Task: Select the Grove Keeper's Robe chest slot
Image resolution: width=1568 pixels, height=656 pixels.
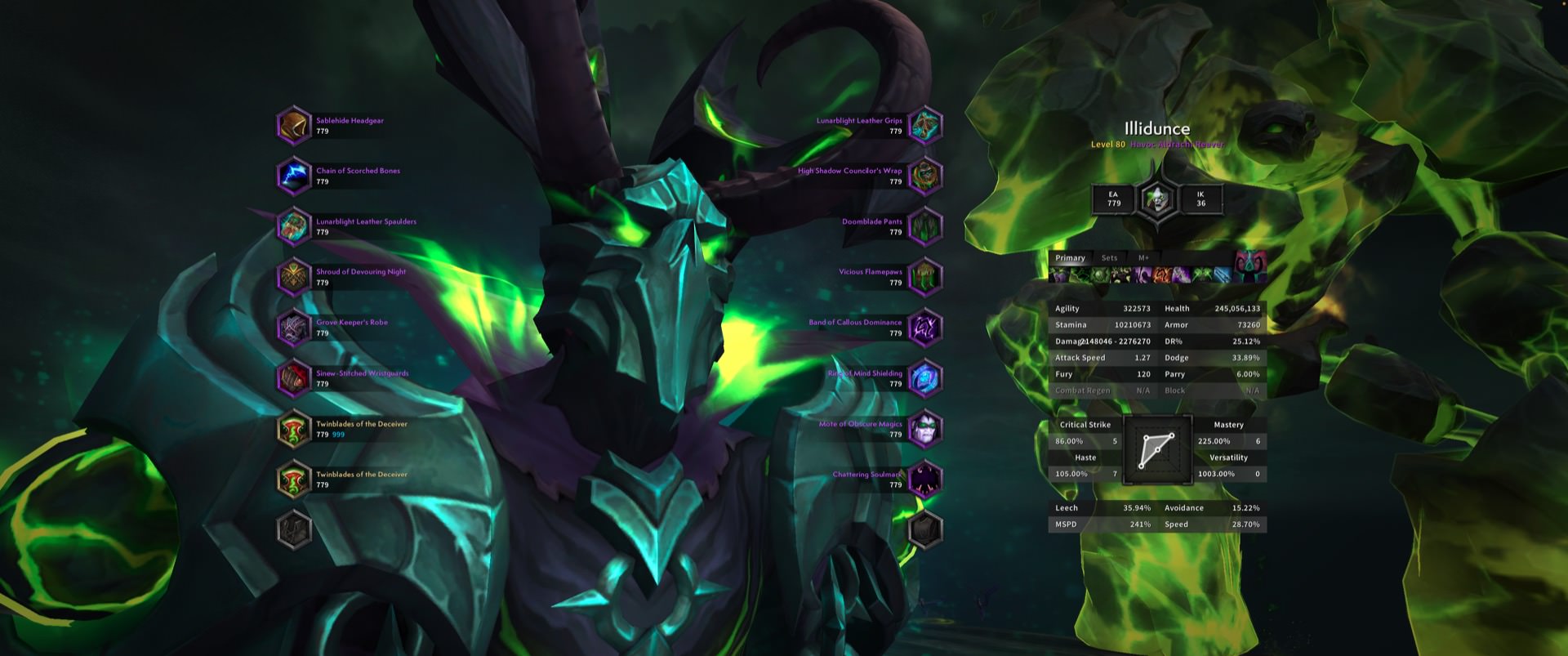Action: (294, 328)
